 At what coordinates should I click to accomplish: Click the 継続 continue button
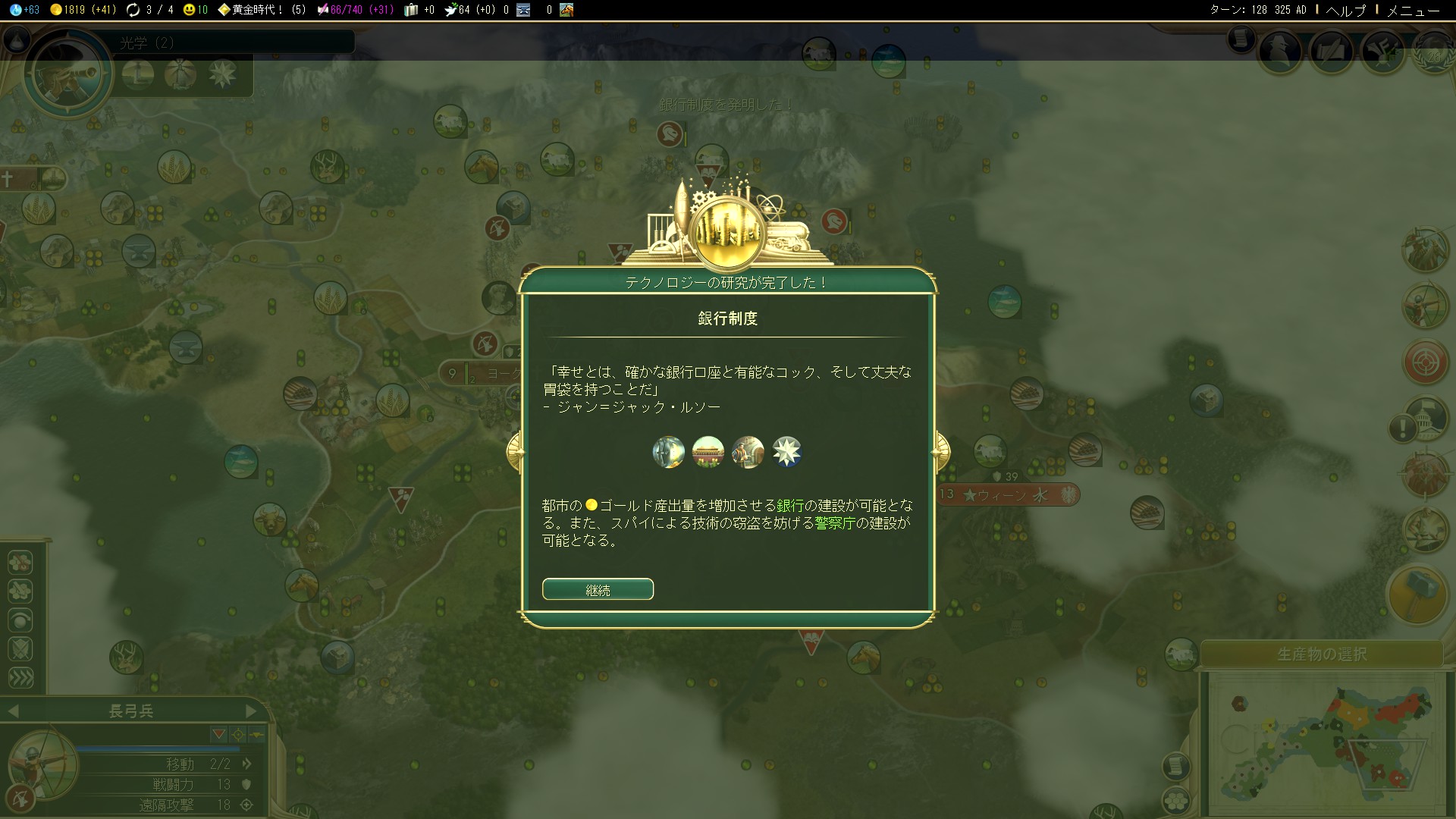598,589
